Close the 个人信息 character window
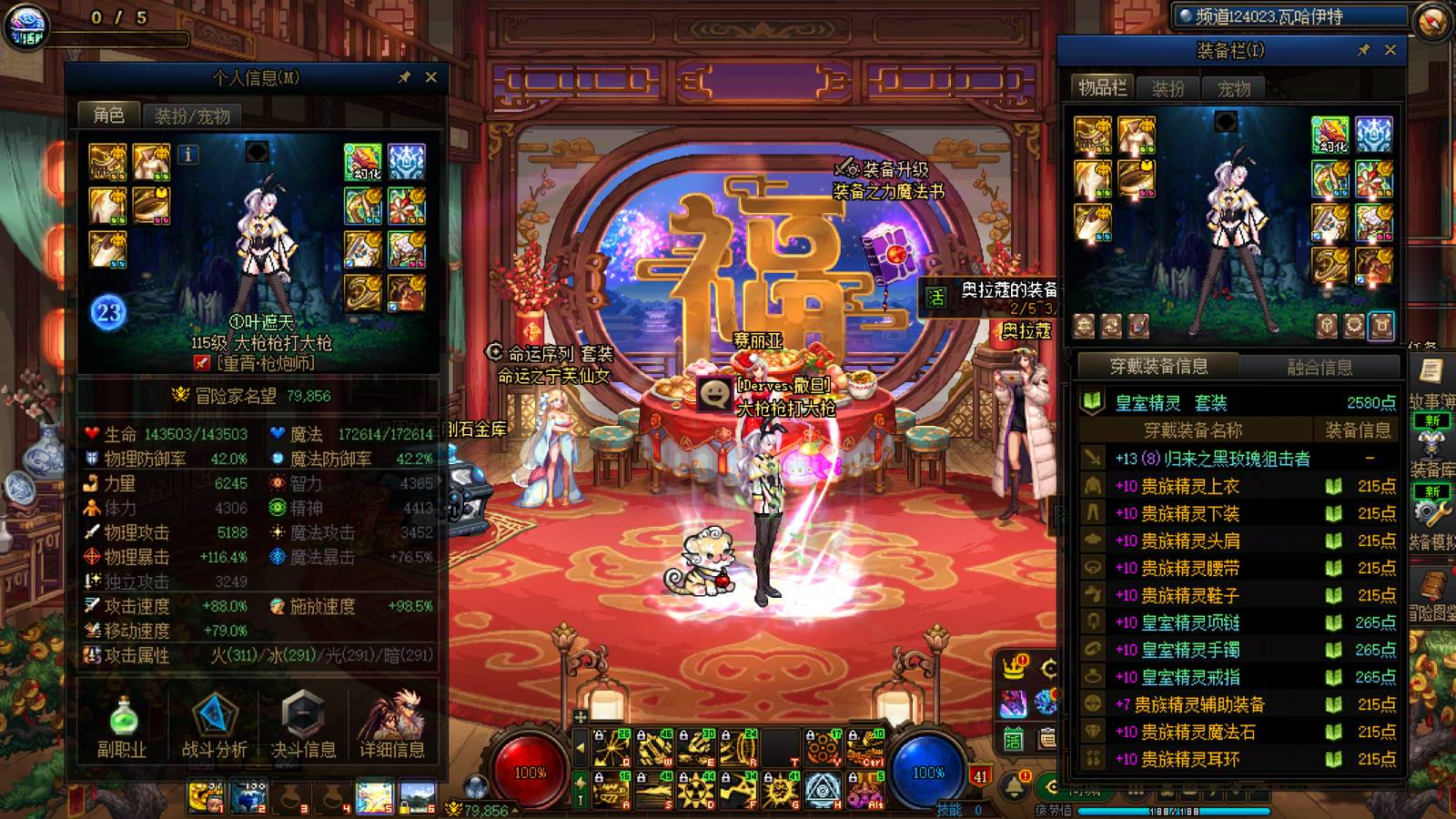The width and height of the screenshot is (1456, 819). coord(431,77)
